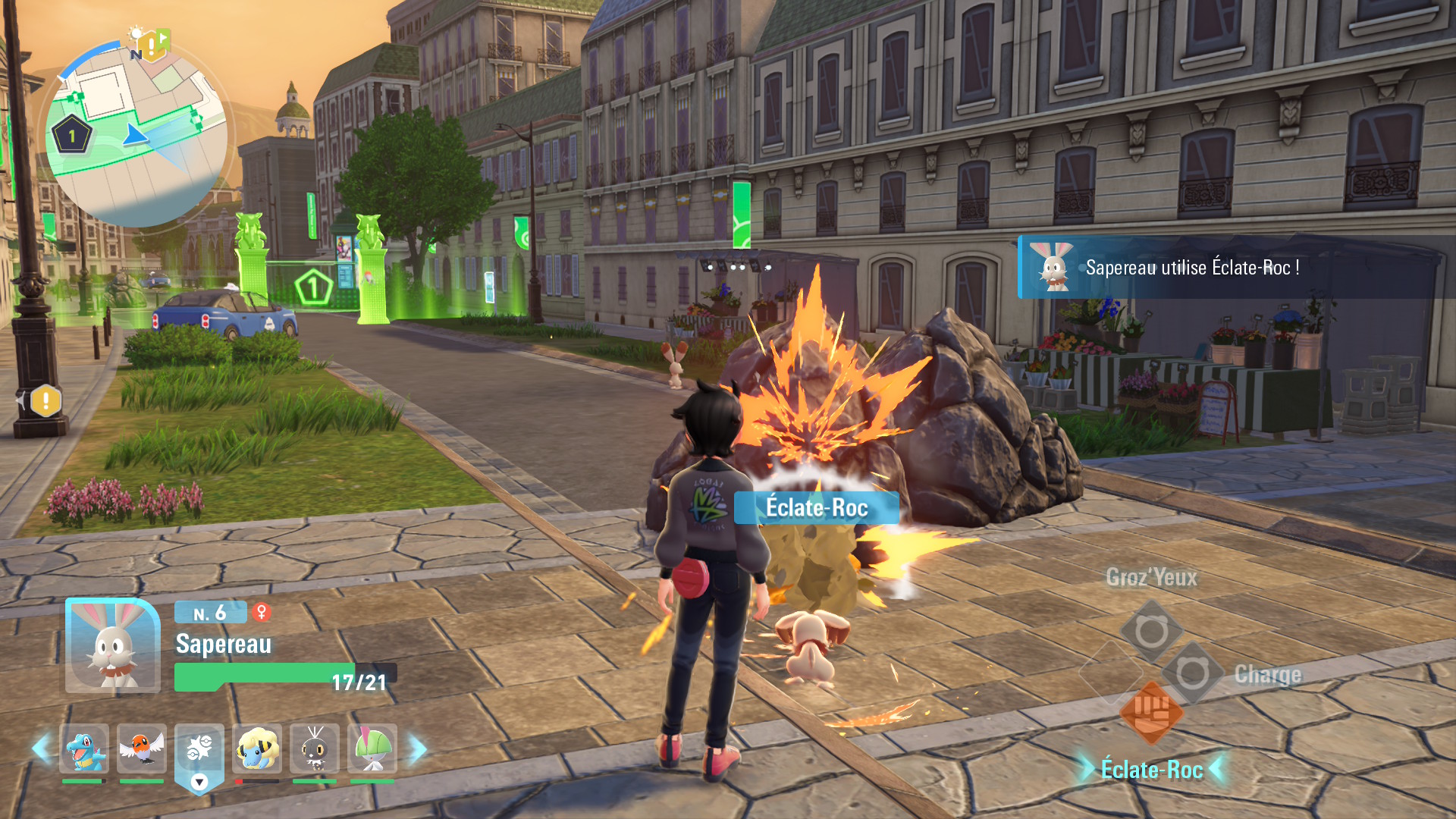Open the yellow exclamation notification on left edge

[x=45, y=400]
